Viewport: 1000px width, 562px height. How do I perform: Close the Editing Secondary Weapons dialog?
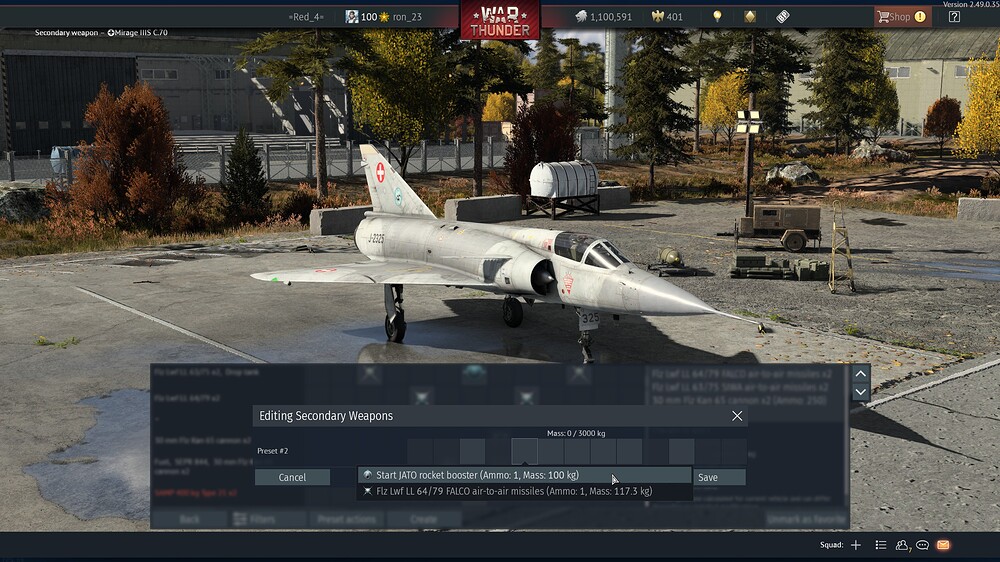pyautogui.click(x=737, y=416)
